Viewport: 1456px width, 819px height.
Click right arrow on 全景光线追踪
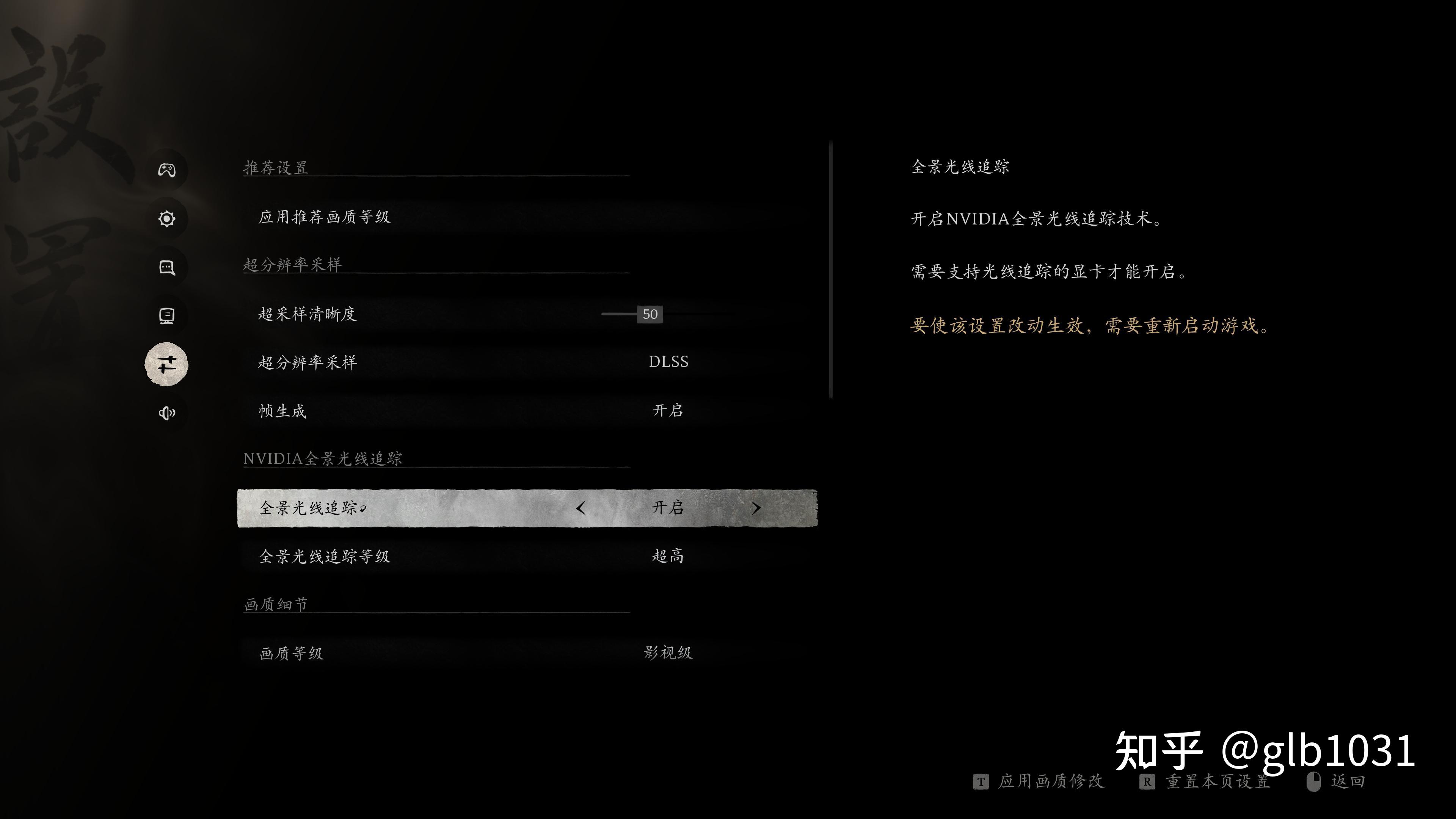coord(756,508)
